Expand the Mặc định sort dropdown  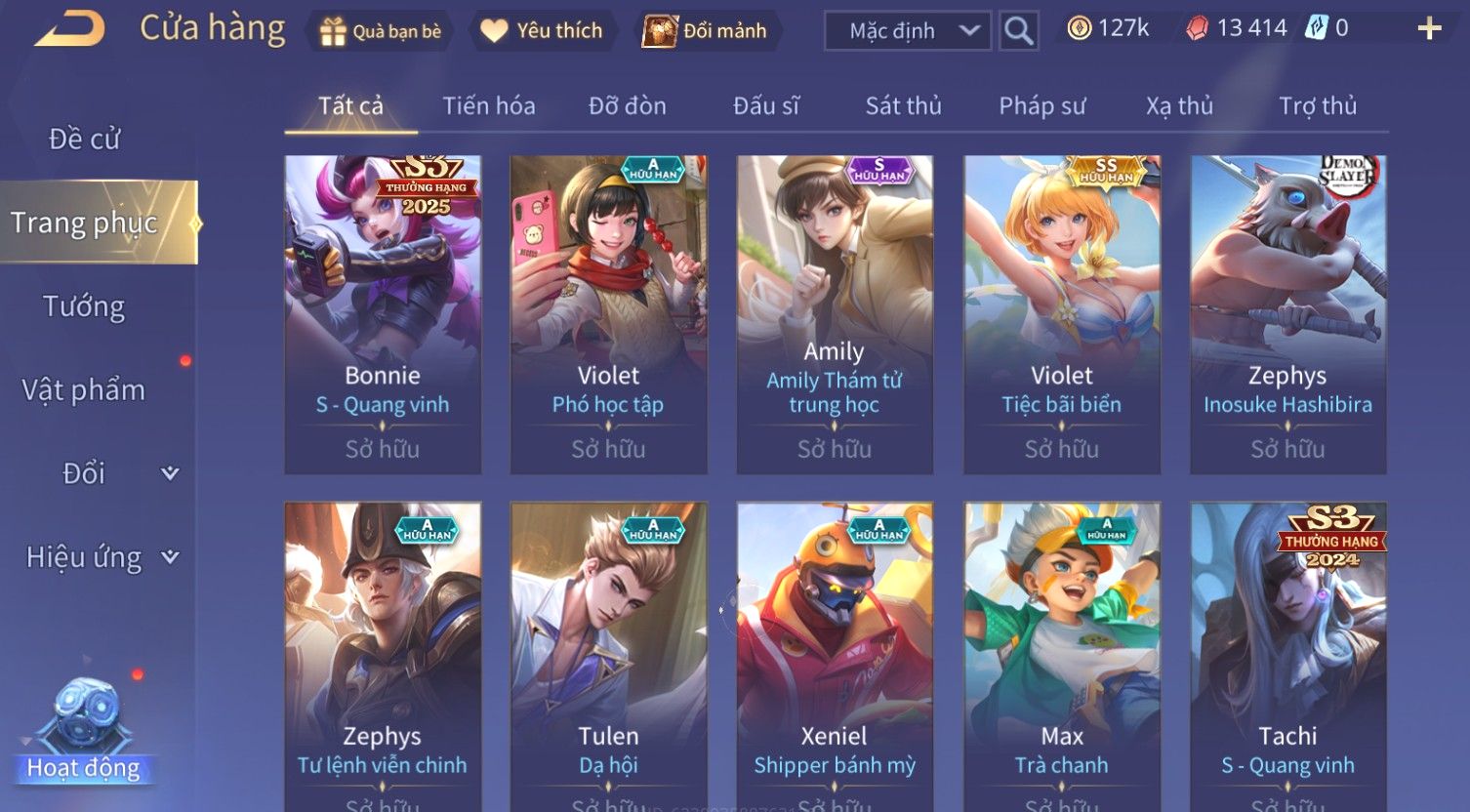(907, 31)
